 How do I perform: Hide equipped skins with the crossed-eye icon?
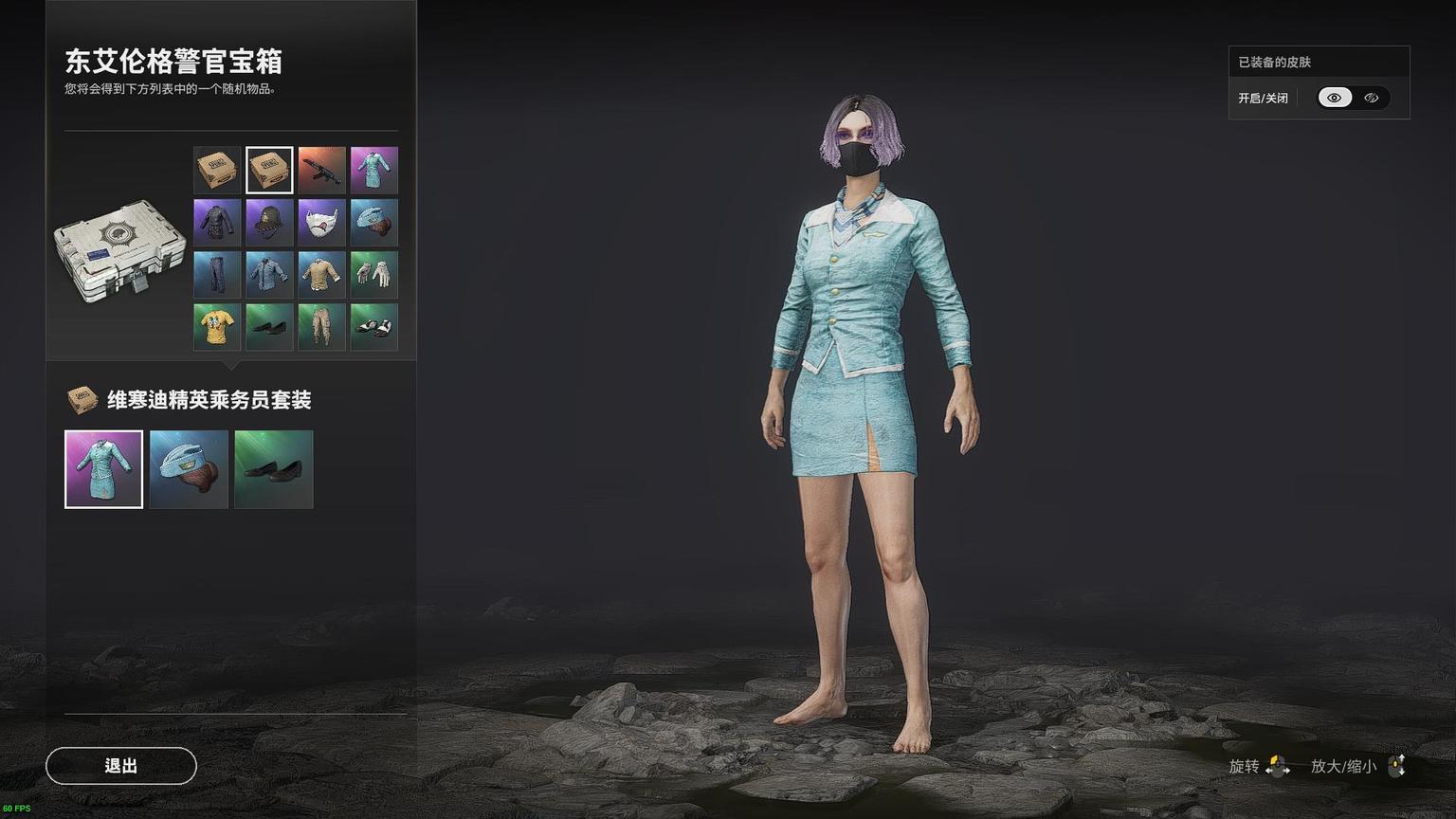[x=1372, y=98]
